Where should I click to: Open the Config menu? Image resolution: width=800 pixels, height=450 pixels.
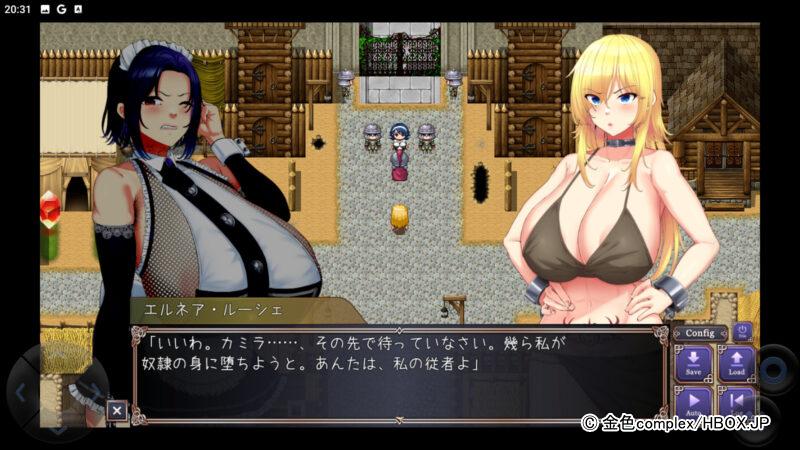tap(699, 333)
